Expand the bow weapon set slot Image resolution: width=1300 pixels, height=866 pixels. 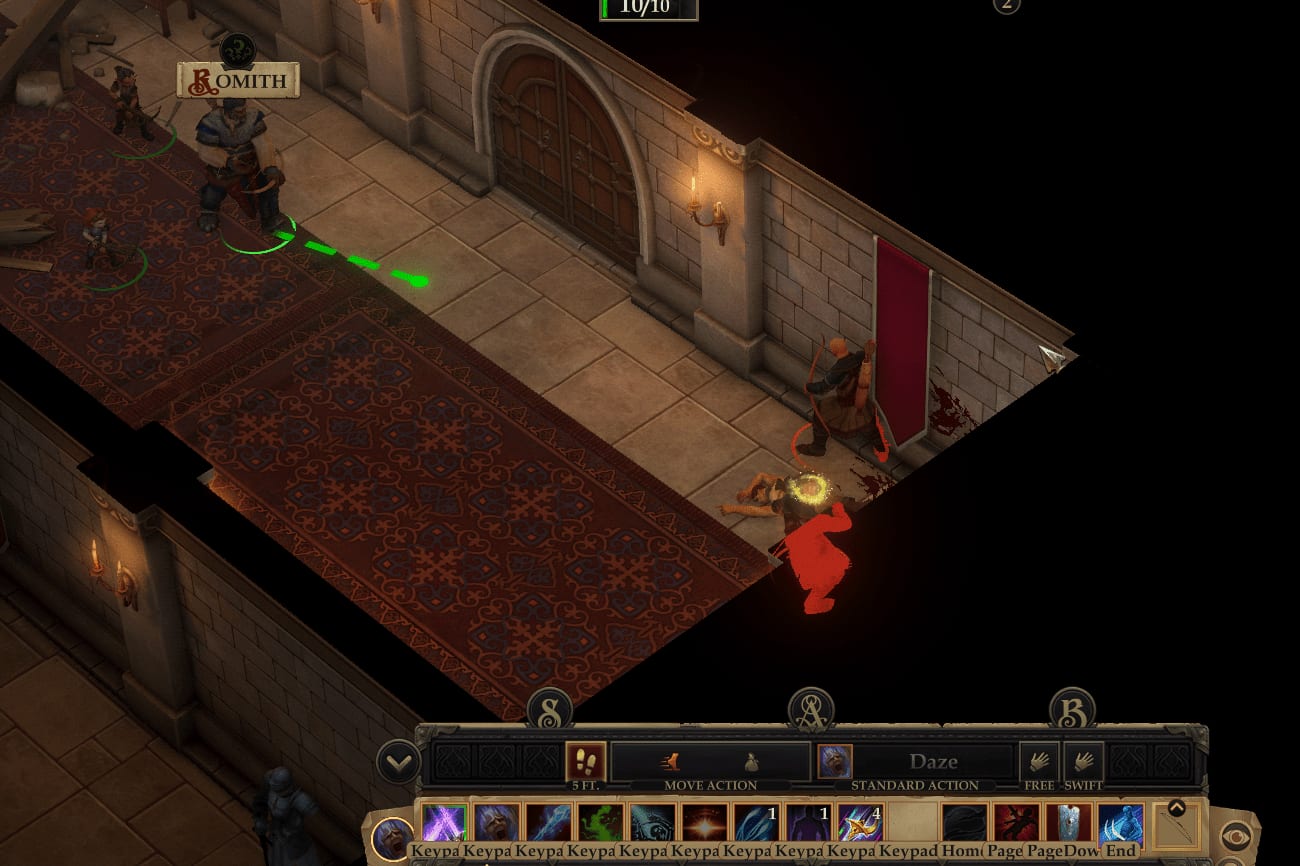[x=1176, y=808]
